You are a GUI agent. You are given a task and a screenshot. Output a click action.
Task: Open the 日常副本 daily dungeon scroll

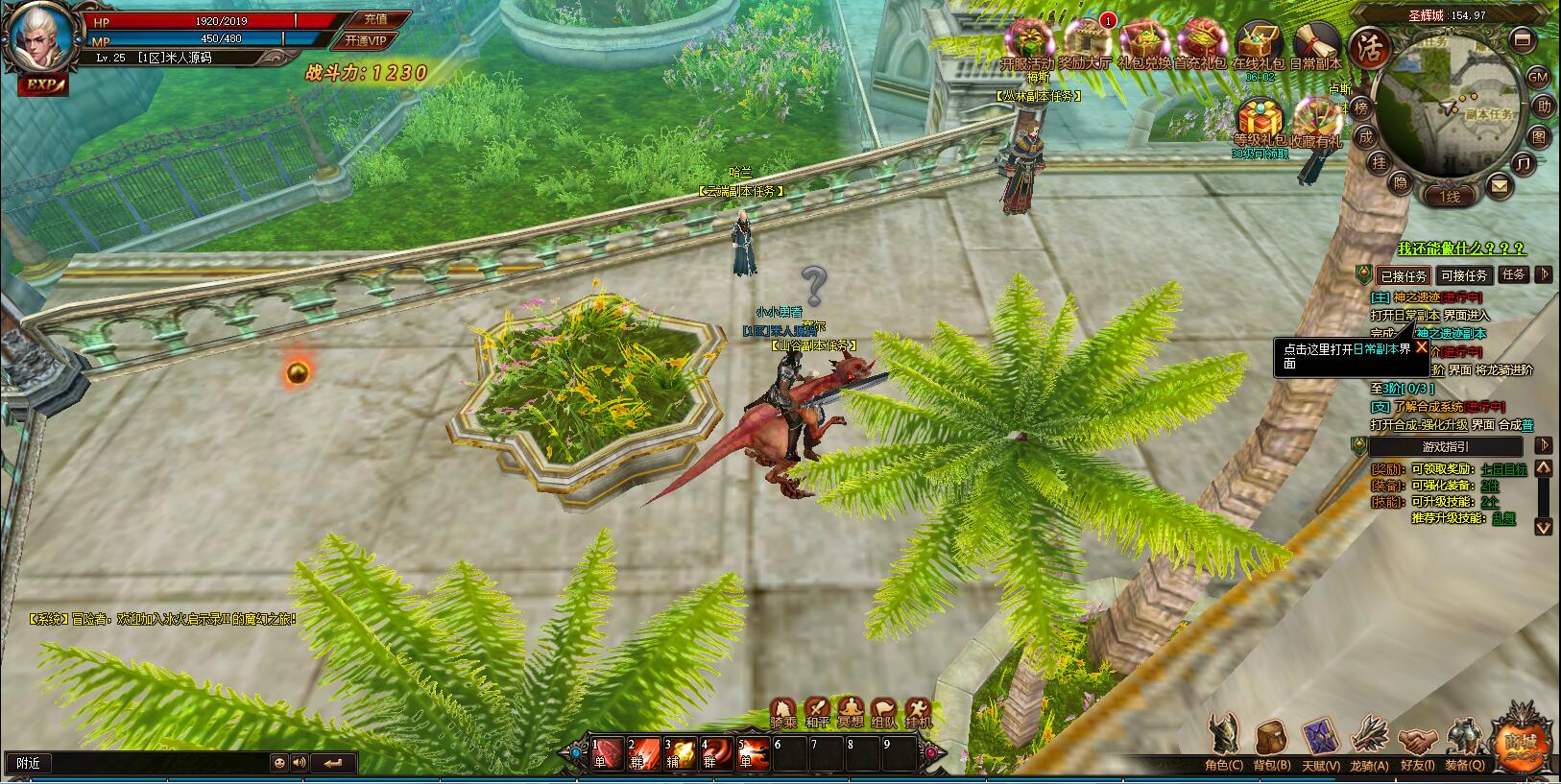click(1315, 42)
